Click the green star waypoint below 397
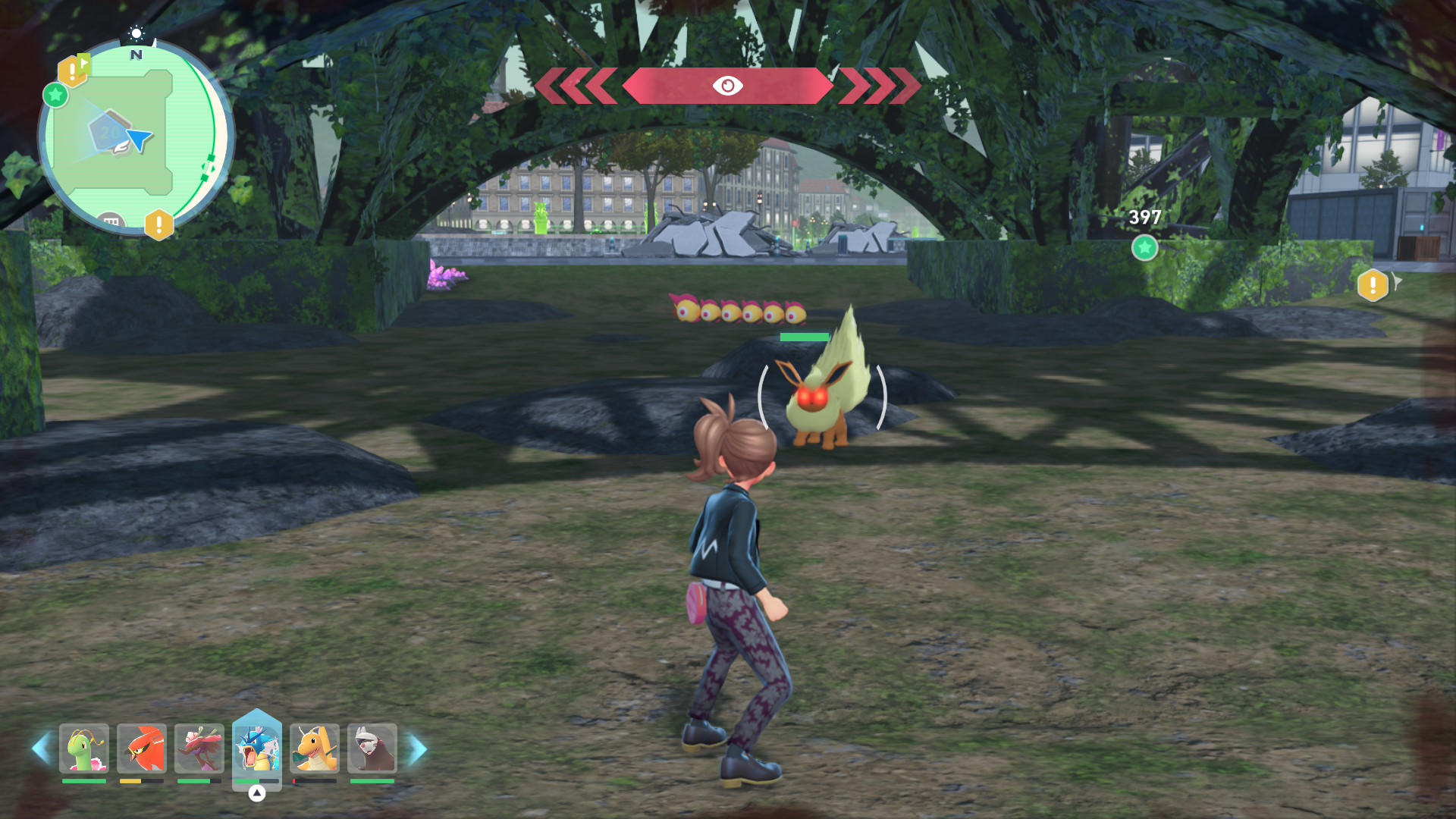The image size is (1456, 819). (x=1144, y=247)
